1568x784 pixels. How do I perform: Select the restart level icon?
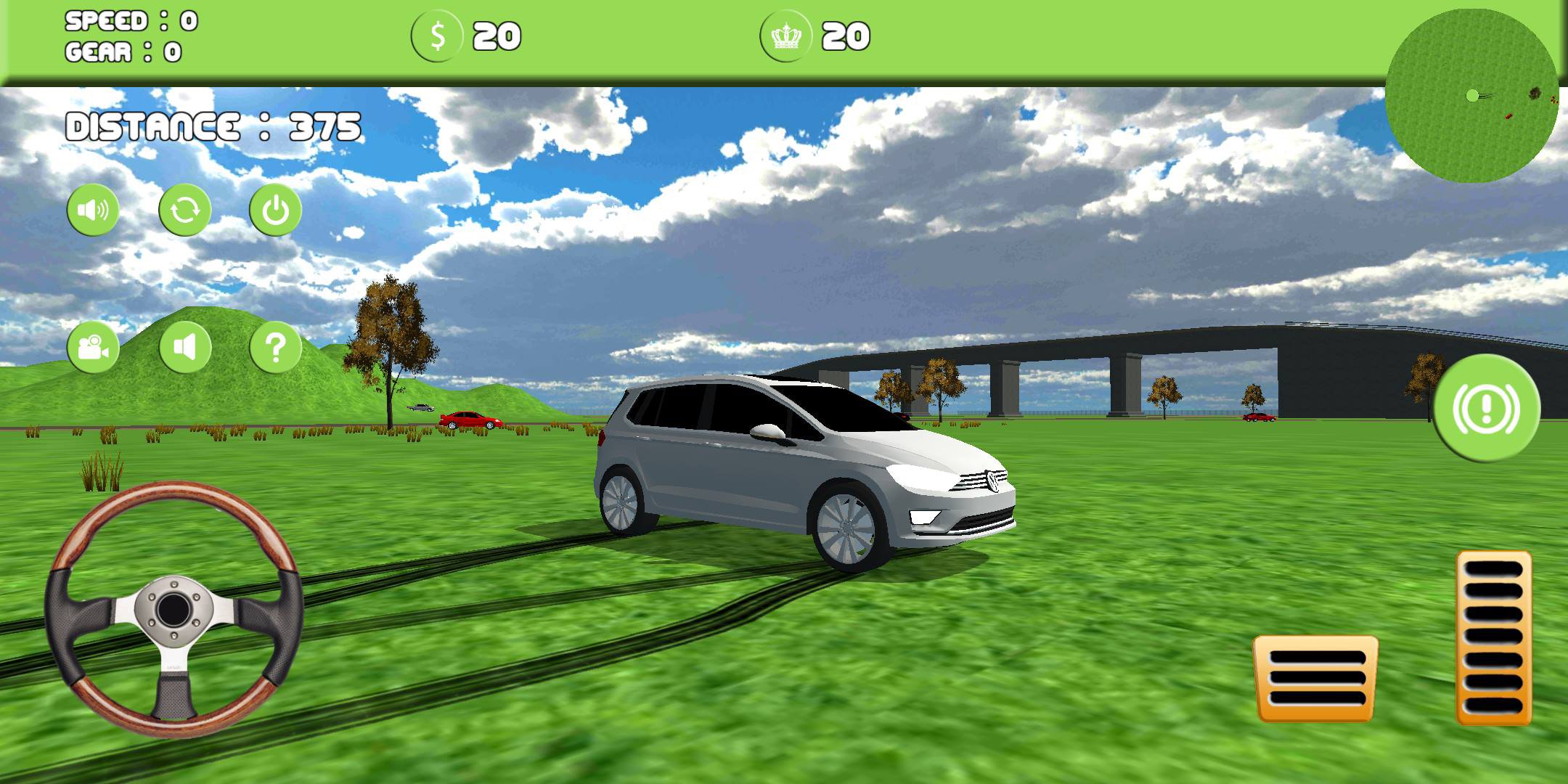coord(184,211)
